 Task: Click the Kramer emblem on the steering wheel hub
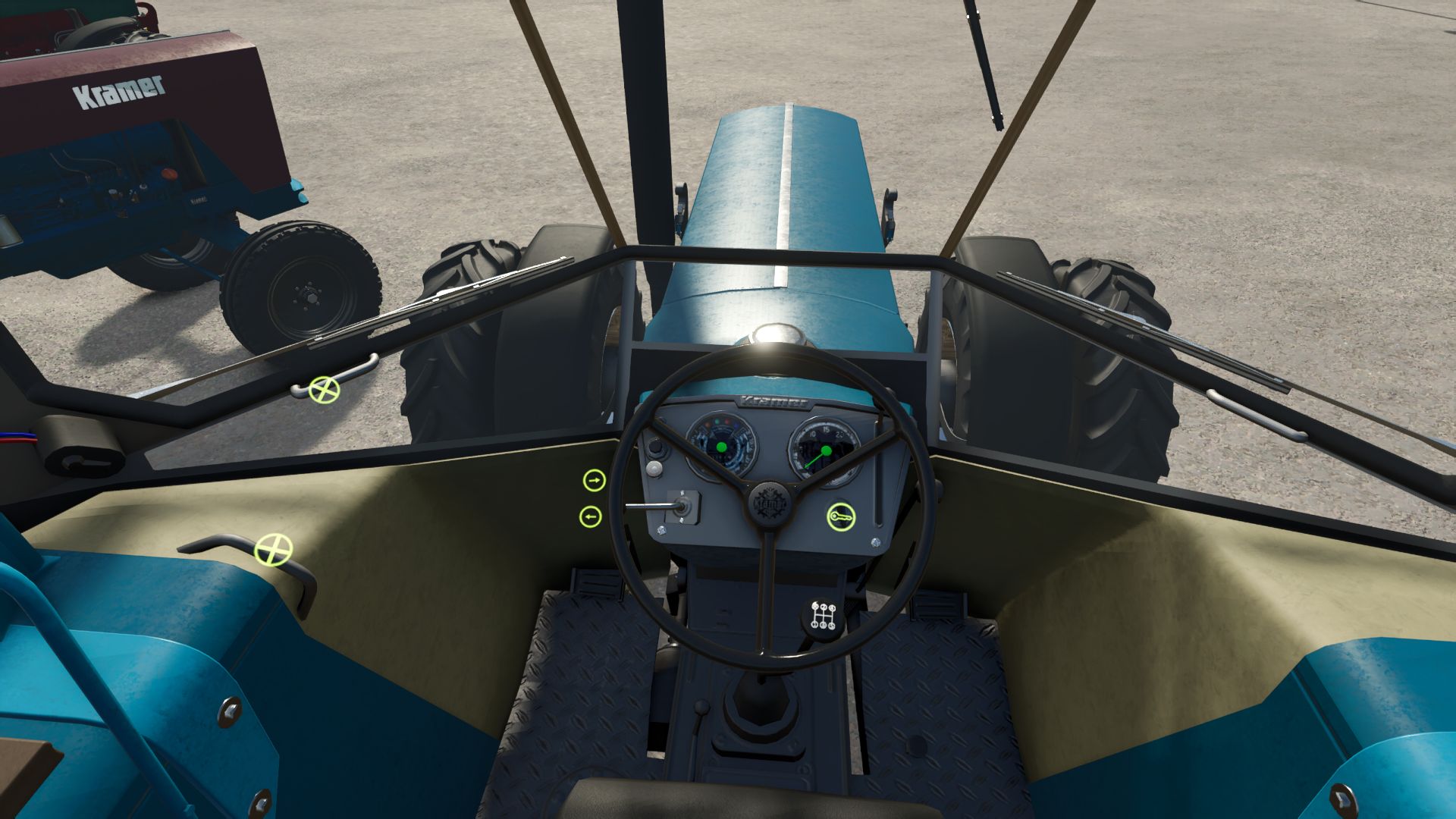click(x=768, y=504)
